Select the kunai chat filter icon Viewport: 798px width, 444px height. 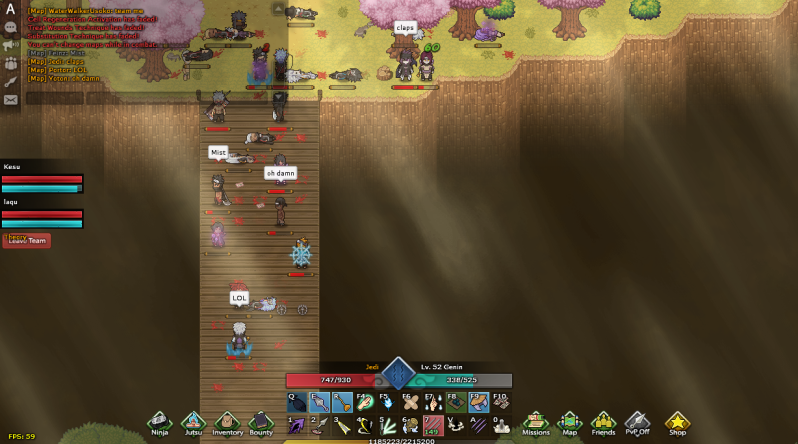coord(10,81)
